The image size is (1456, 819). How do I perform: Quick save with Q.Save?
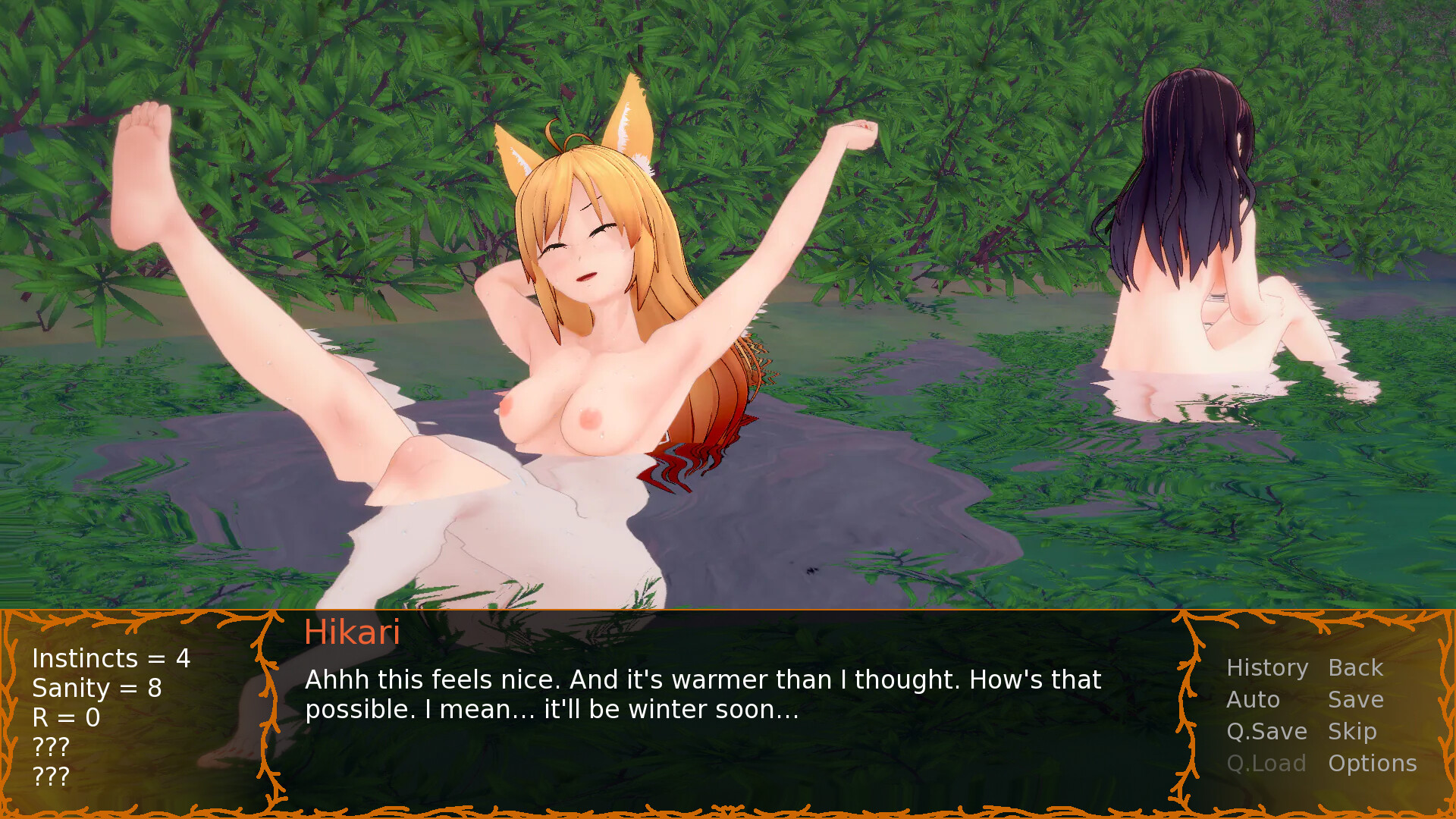pos(1266,732)
